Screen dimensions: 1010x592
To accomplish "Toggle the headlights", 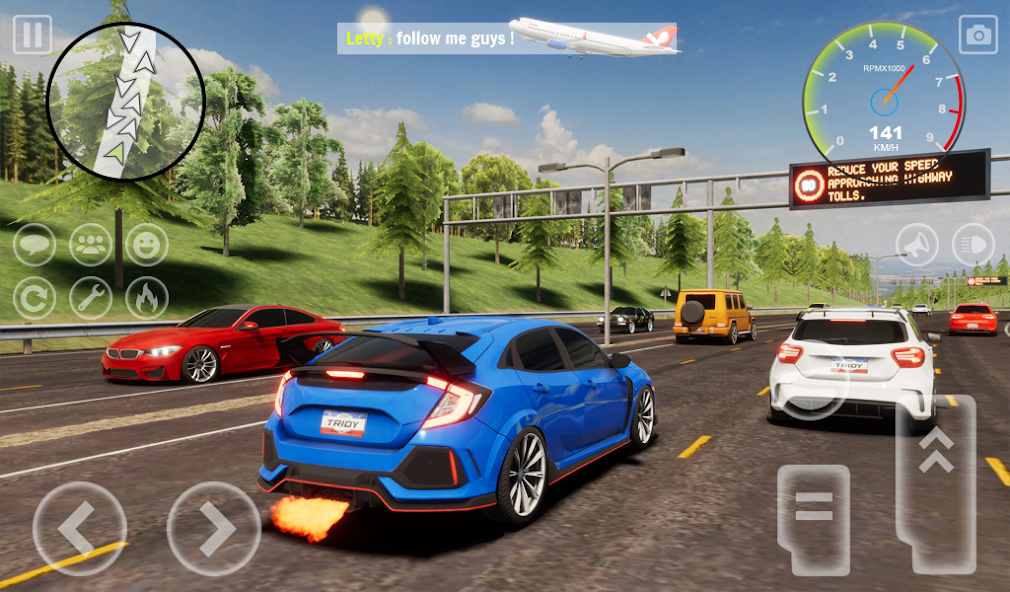I will [973, 244].
